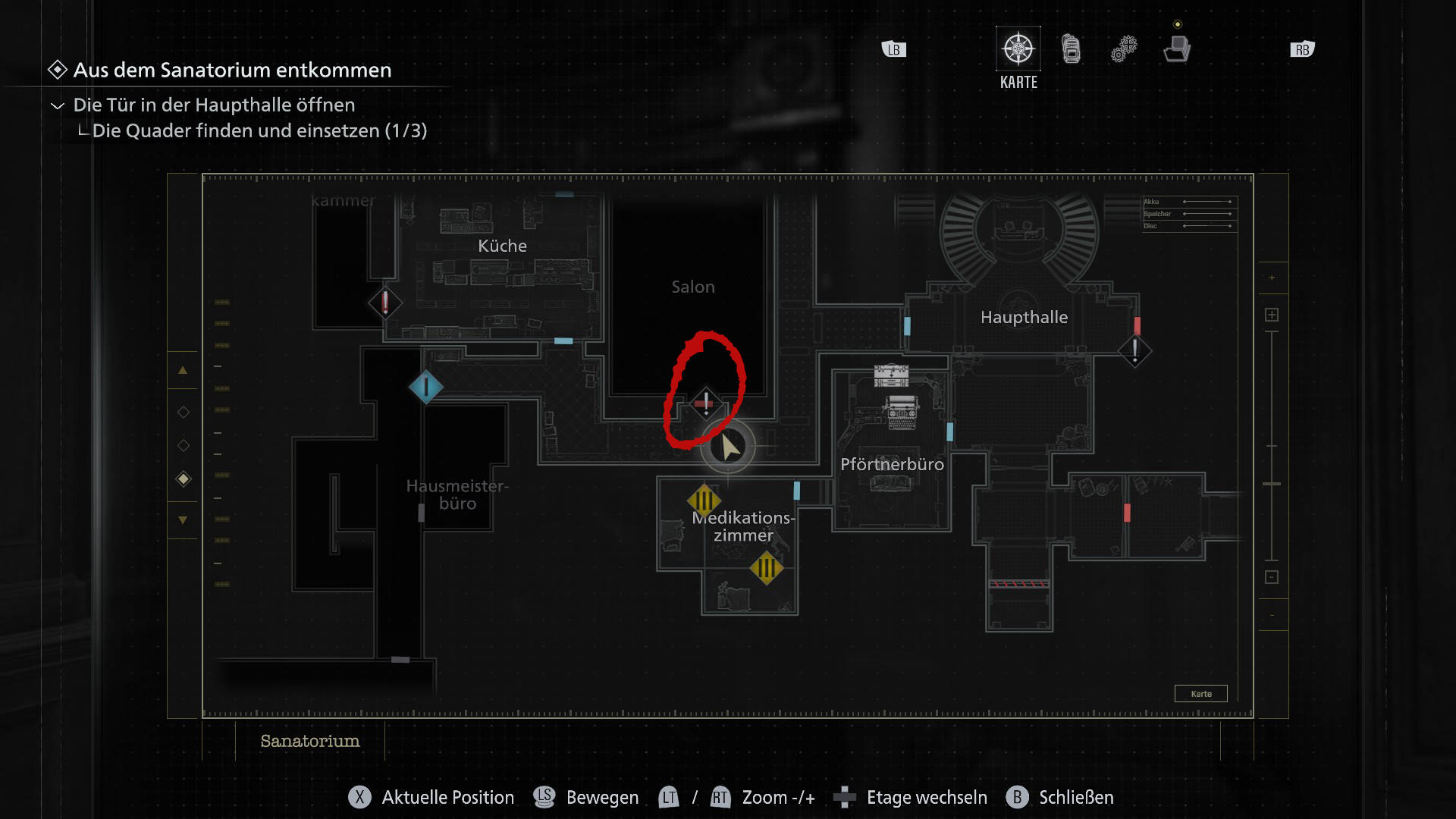Click the red-circled marker below Salon
Image resolution: width=1456 pixels, height=819 pixels.
coord(705,403)
